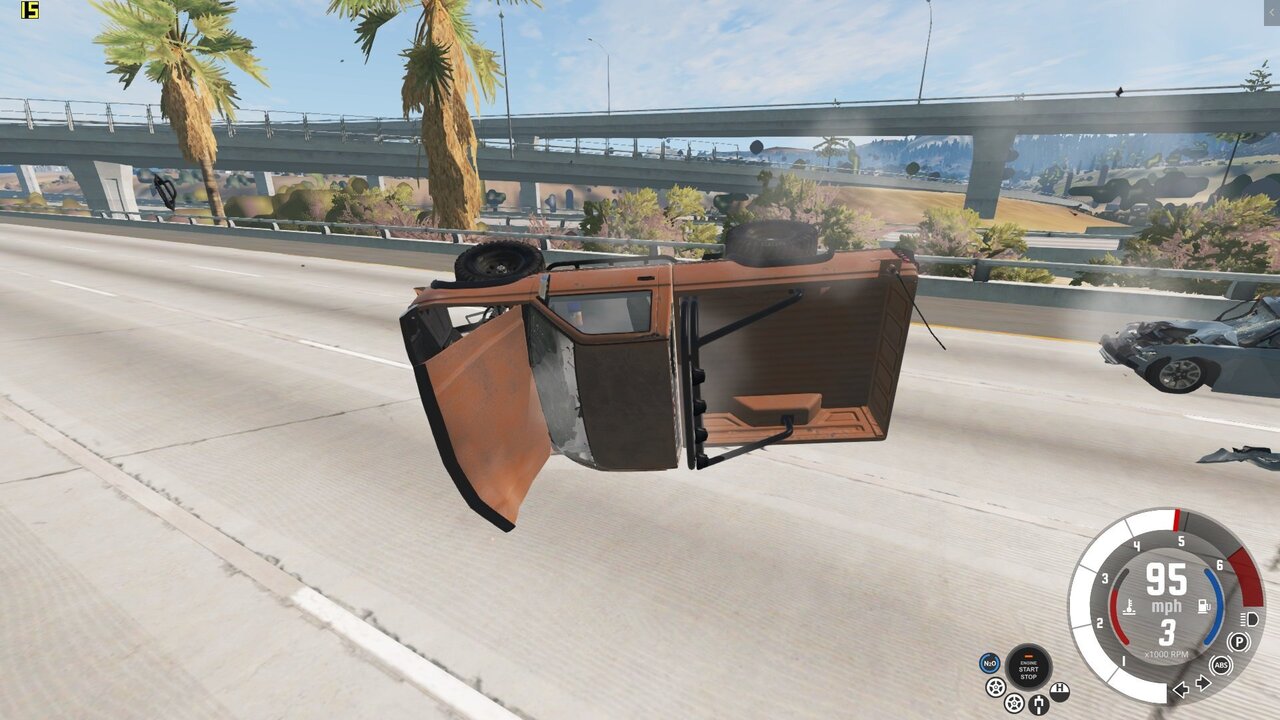Toggle the ABS system indicator
1280x720 pixels.
click(1220, 665)
